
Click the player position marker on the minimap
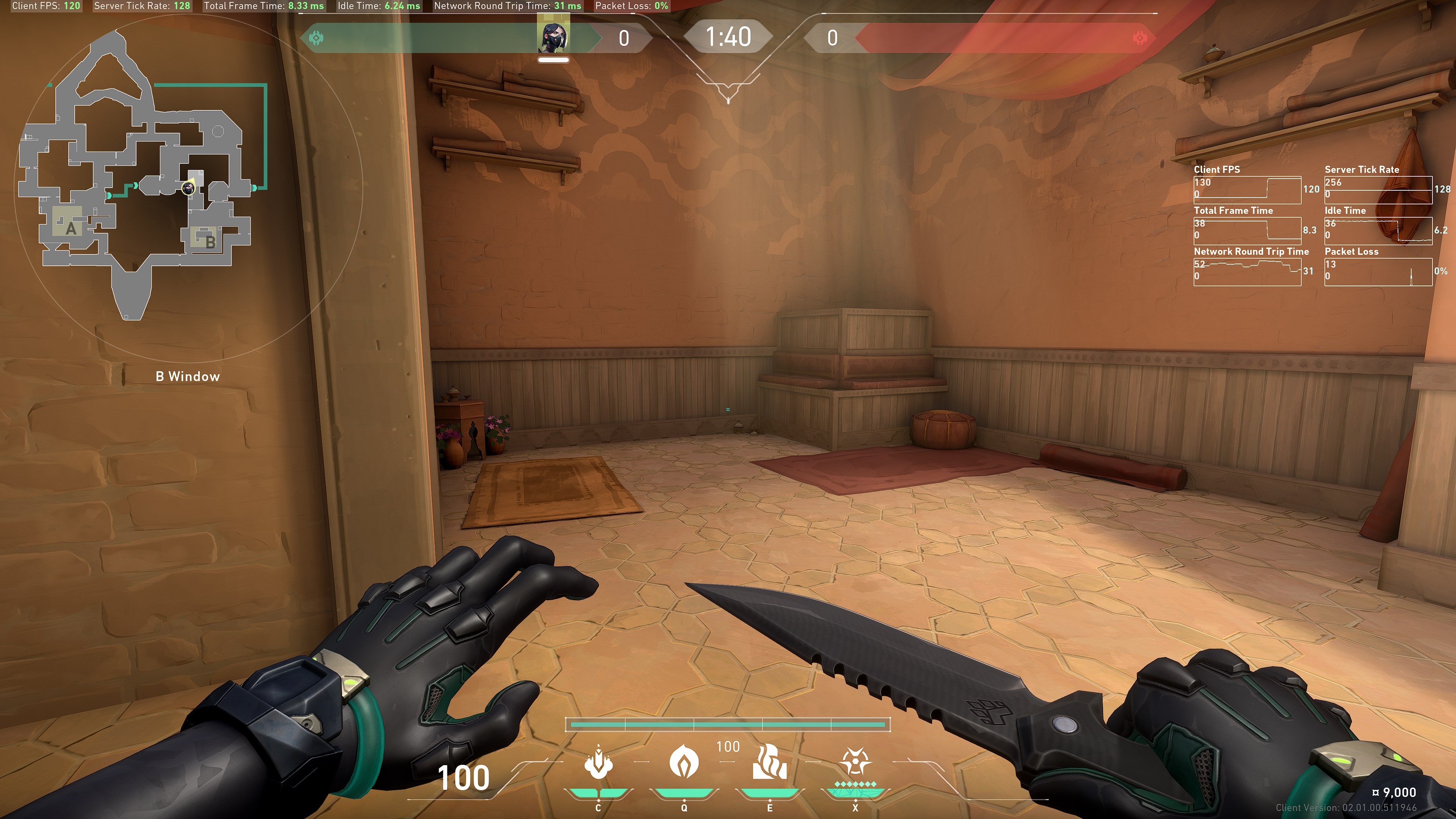188,188
